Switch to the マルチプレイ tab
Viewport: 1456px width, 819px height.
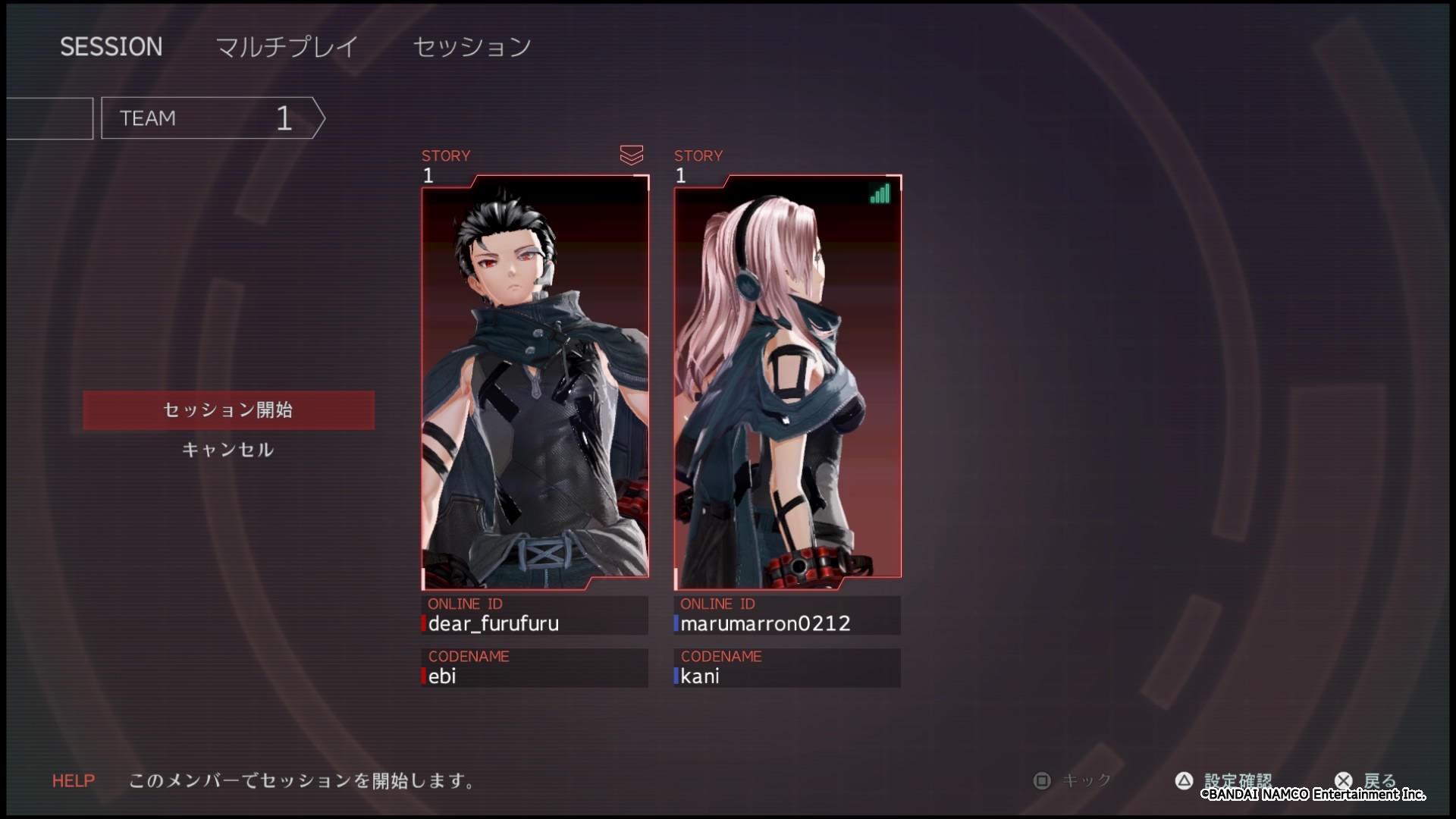pyautogui.click(x=286, y=46)
